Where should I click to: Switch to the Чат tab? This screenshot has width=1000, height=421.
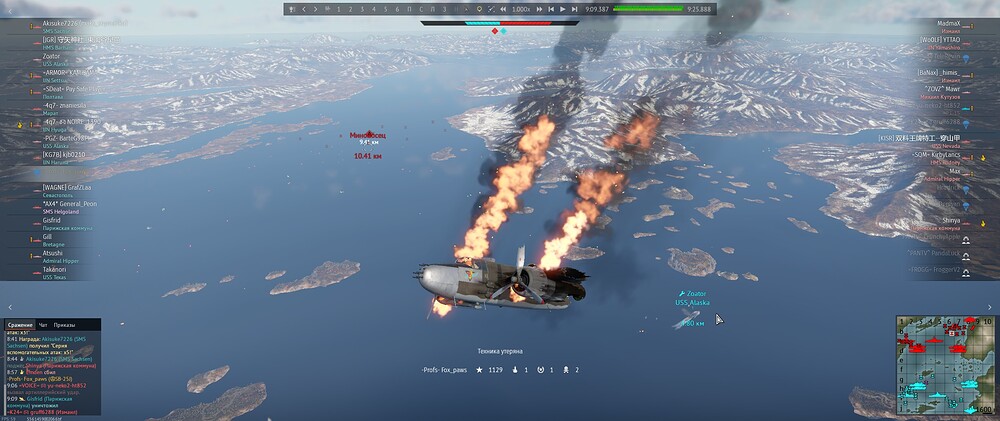pyautogui.click(x=44, y=325)
